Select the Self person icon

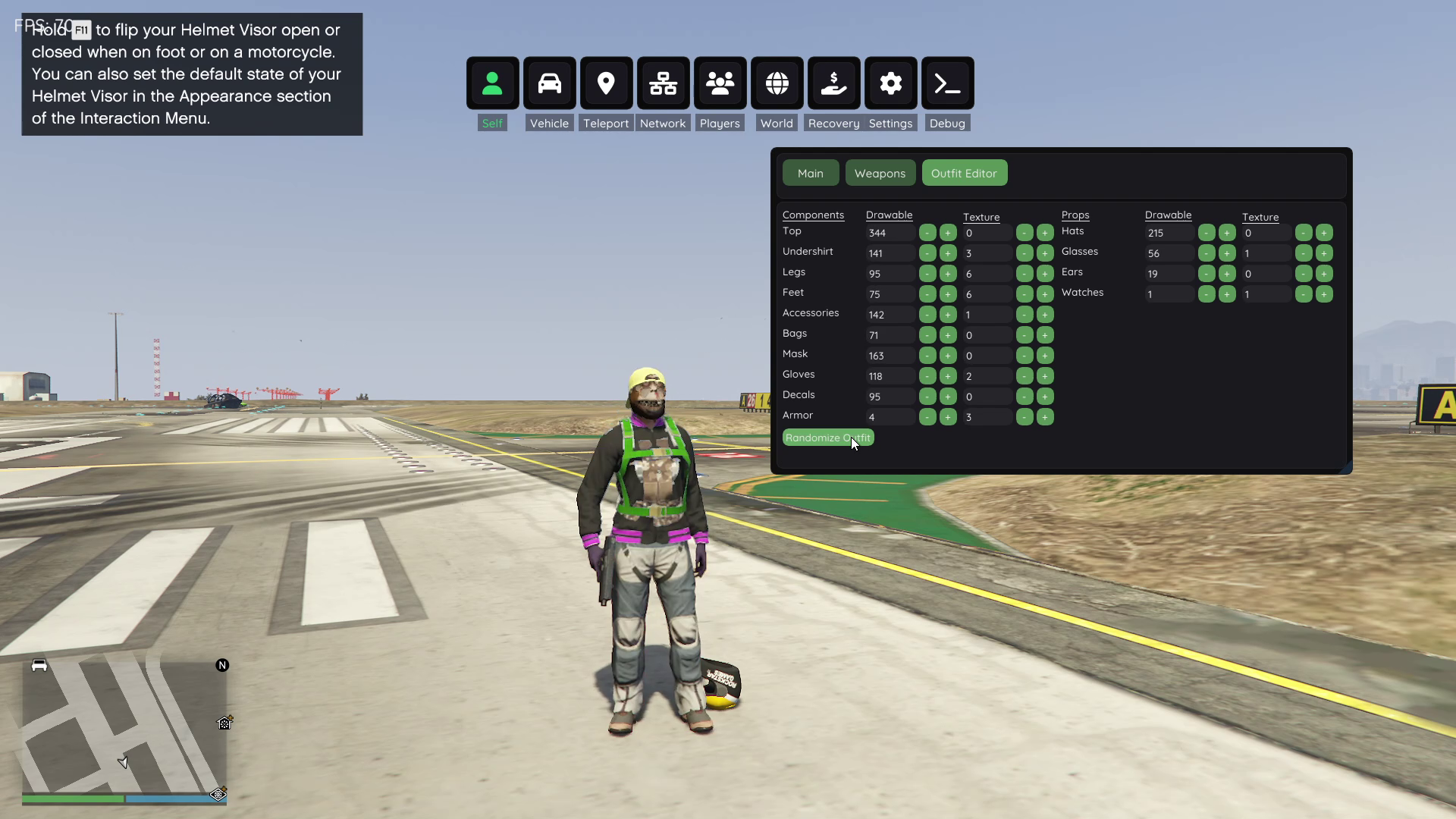pos(492,83)
